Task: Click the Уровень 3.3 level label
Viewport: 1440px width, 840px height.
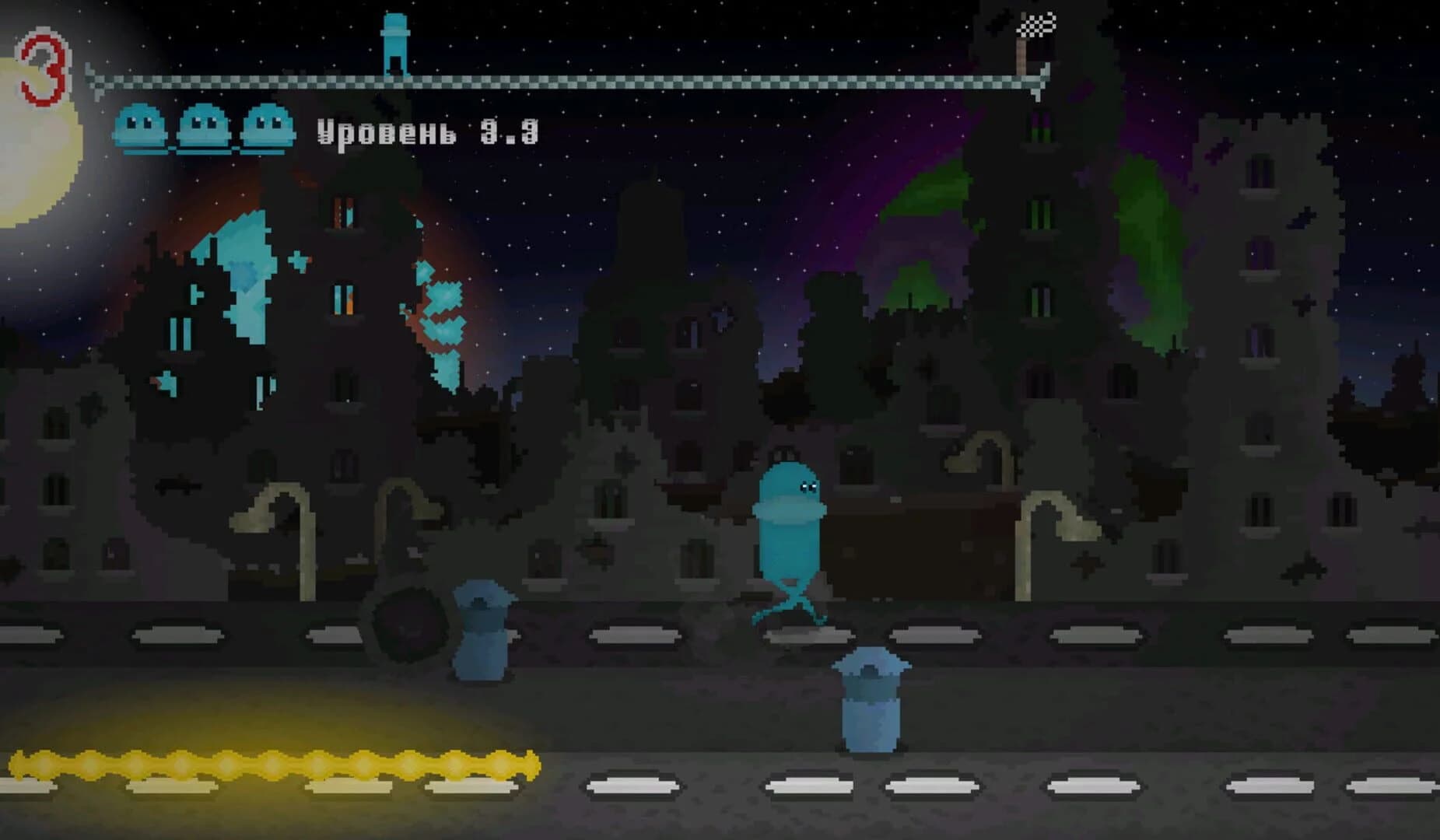Action: pos(428,132)
